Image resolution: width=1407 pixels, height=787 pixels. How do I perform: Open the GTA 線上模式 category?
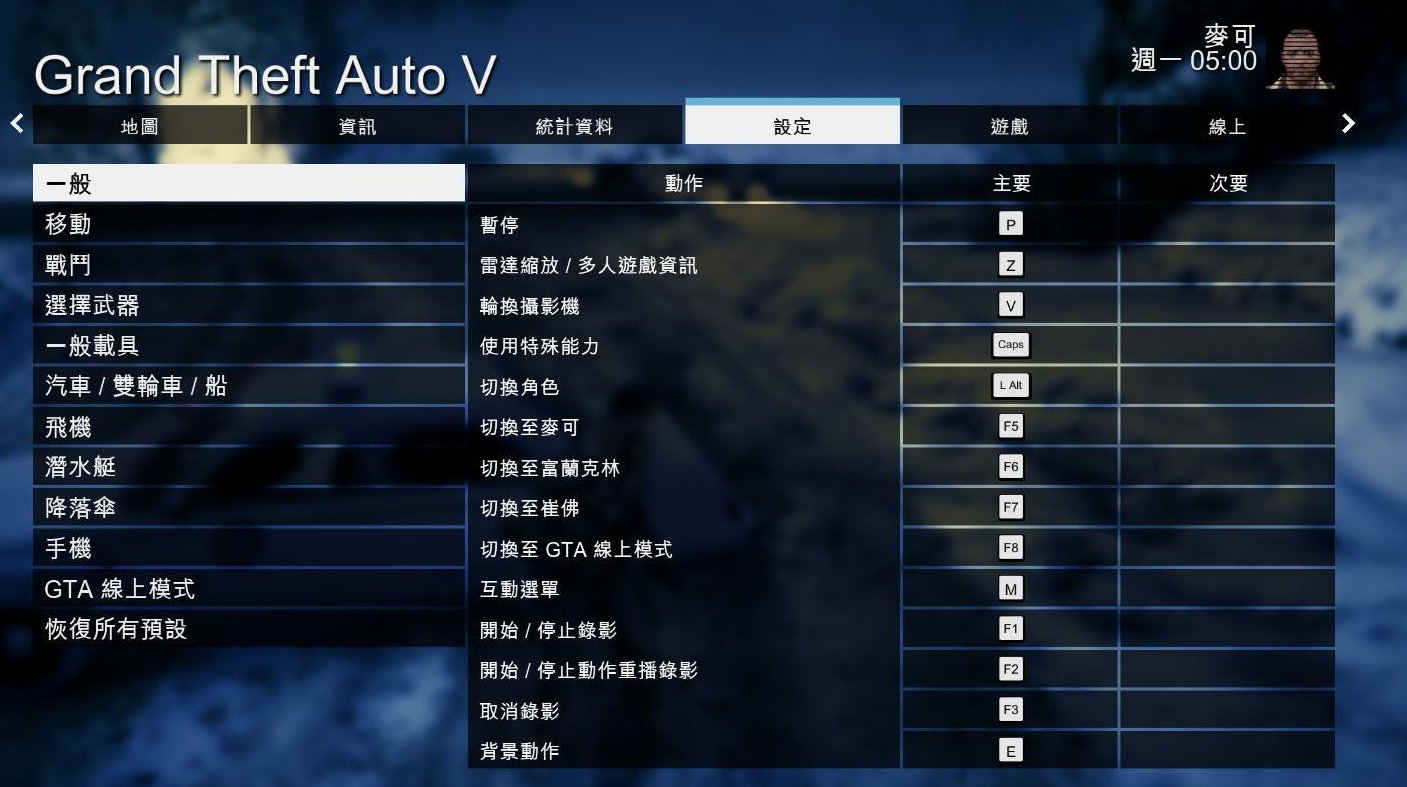pos(248,589)
